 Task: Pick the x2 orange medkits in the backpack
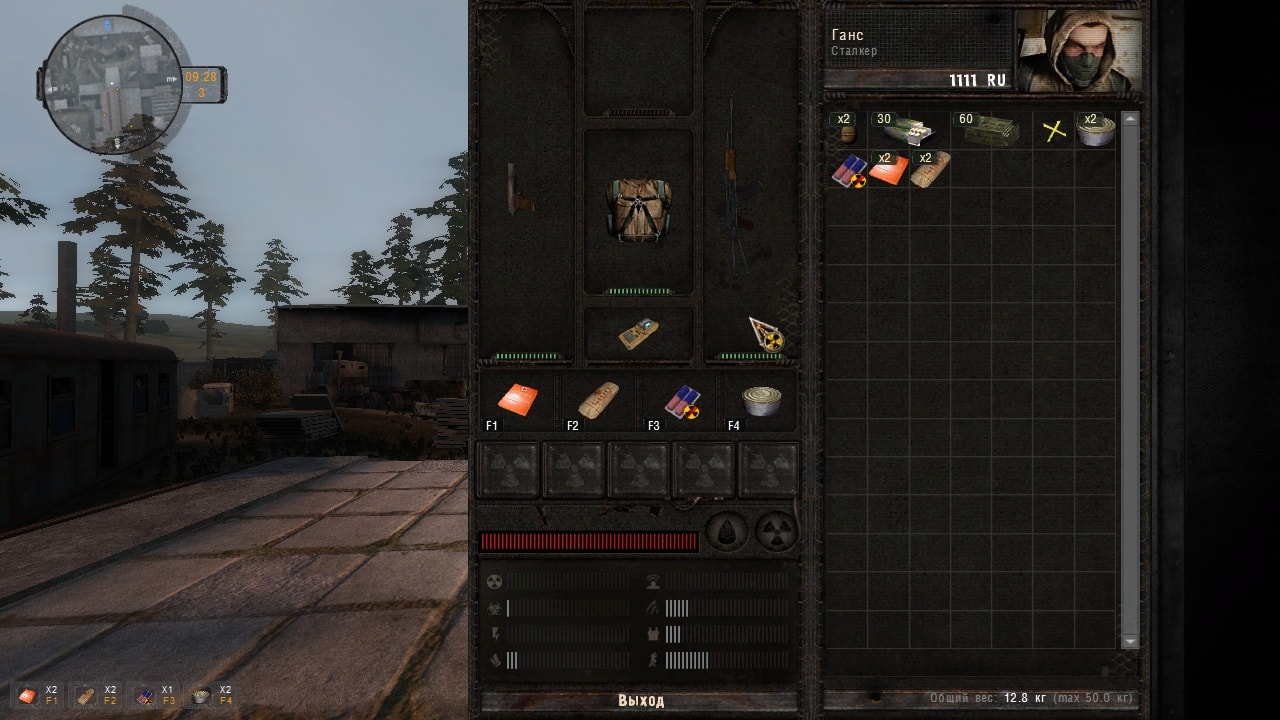tap(888, 171)
